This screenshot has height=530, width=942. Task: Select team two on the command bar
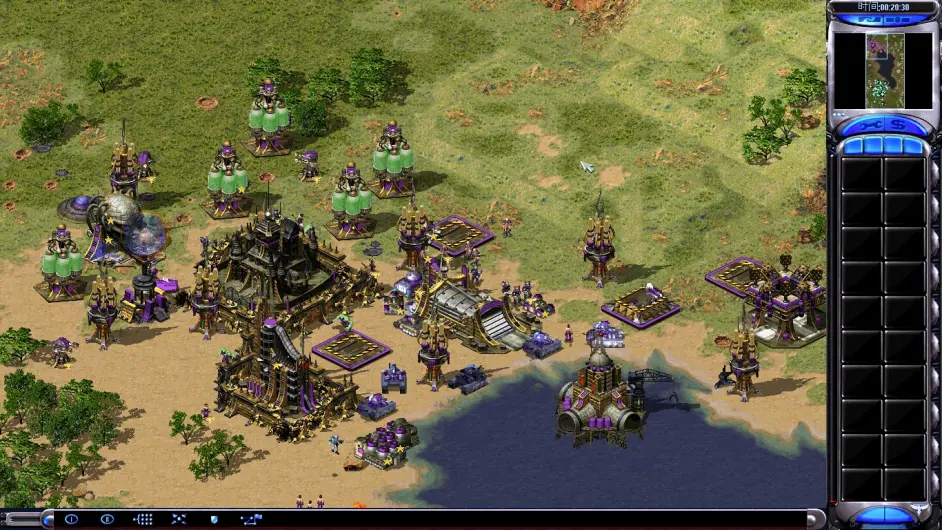point(106,519)
